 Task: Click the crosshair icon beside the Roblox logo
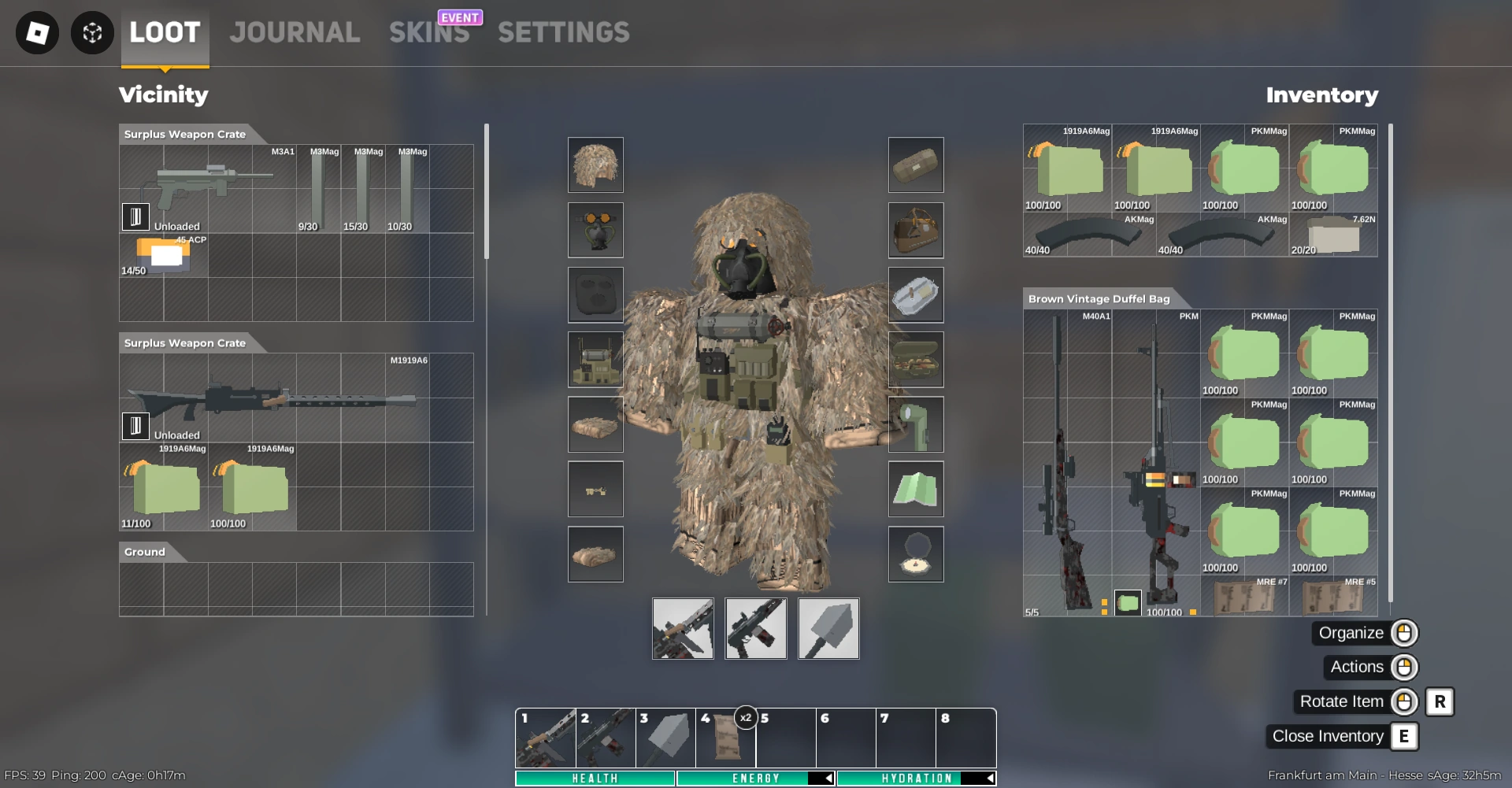coord(92,33)
